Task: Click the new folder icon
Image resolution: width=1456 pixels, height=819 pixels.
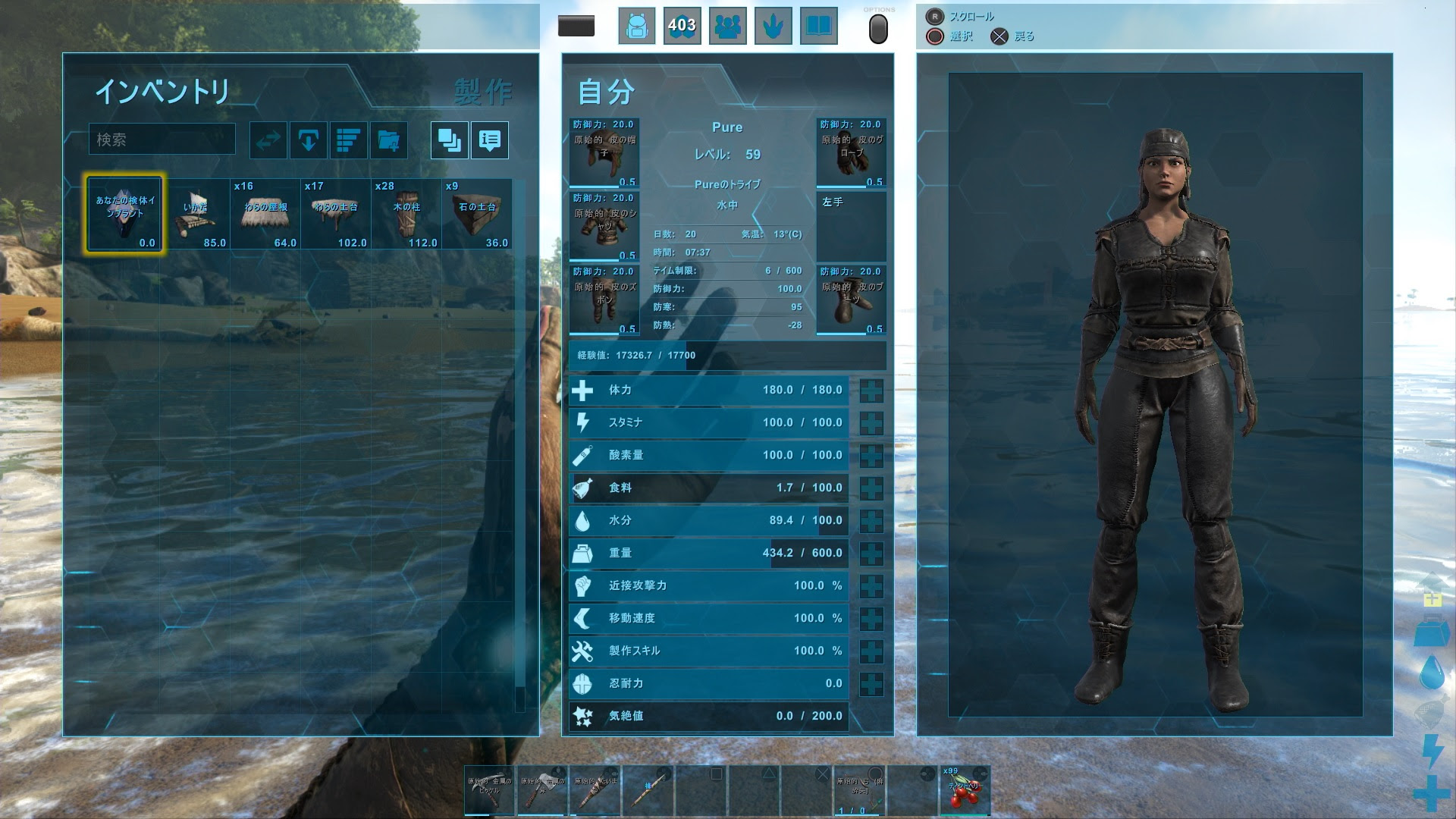Action: (x=390, y=140)
